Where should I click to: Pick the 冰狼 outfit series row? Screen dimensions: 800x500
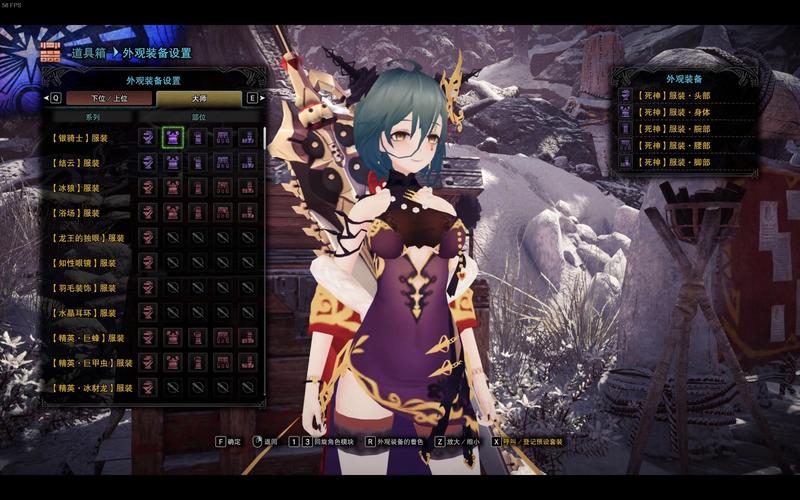pyautogui.click(x=78, y=187)
